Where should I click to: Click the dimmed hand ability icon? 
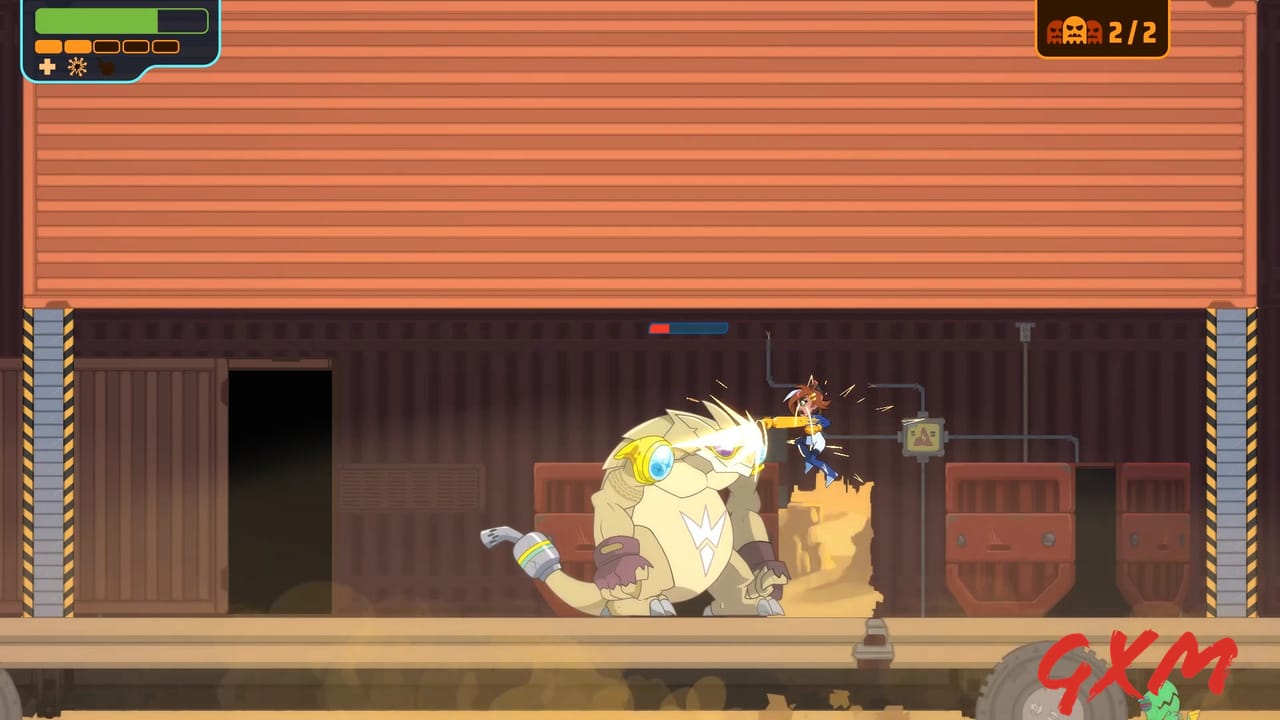click(x=104, y=66)
